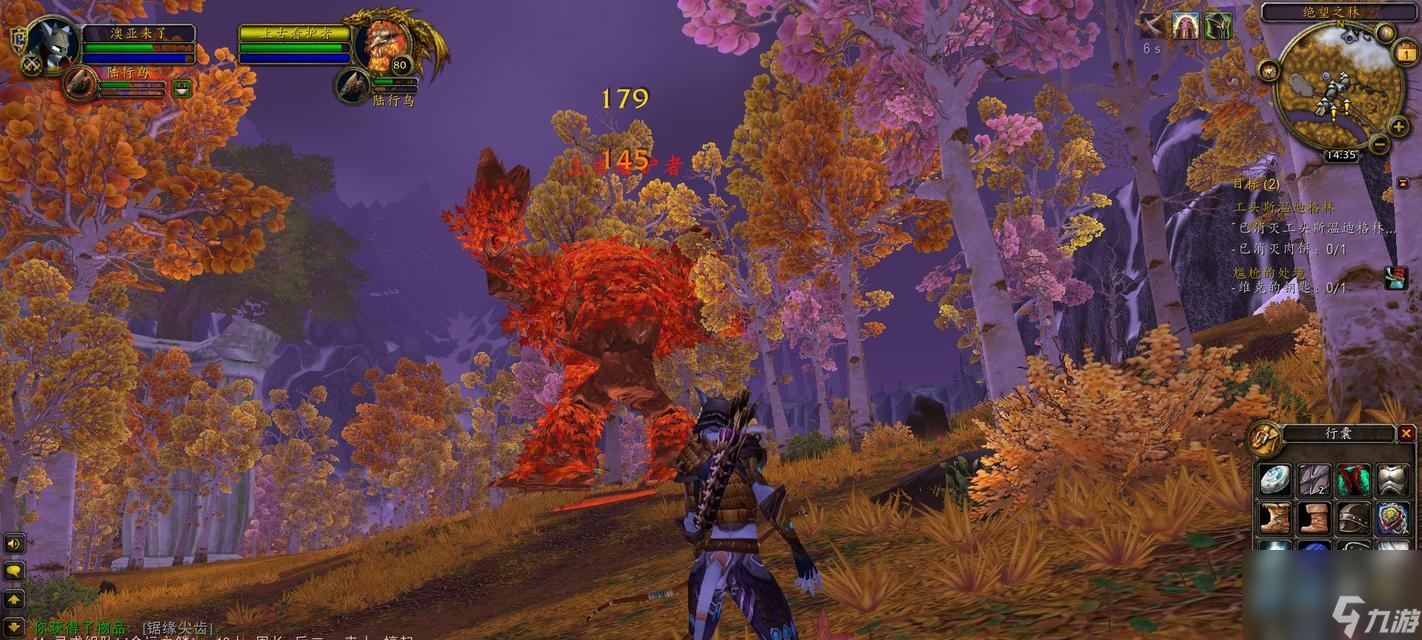Select the plain brown leather boots
The image size is (1422, 640).
tap(1314, 518)
